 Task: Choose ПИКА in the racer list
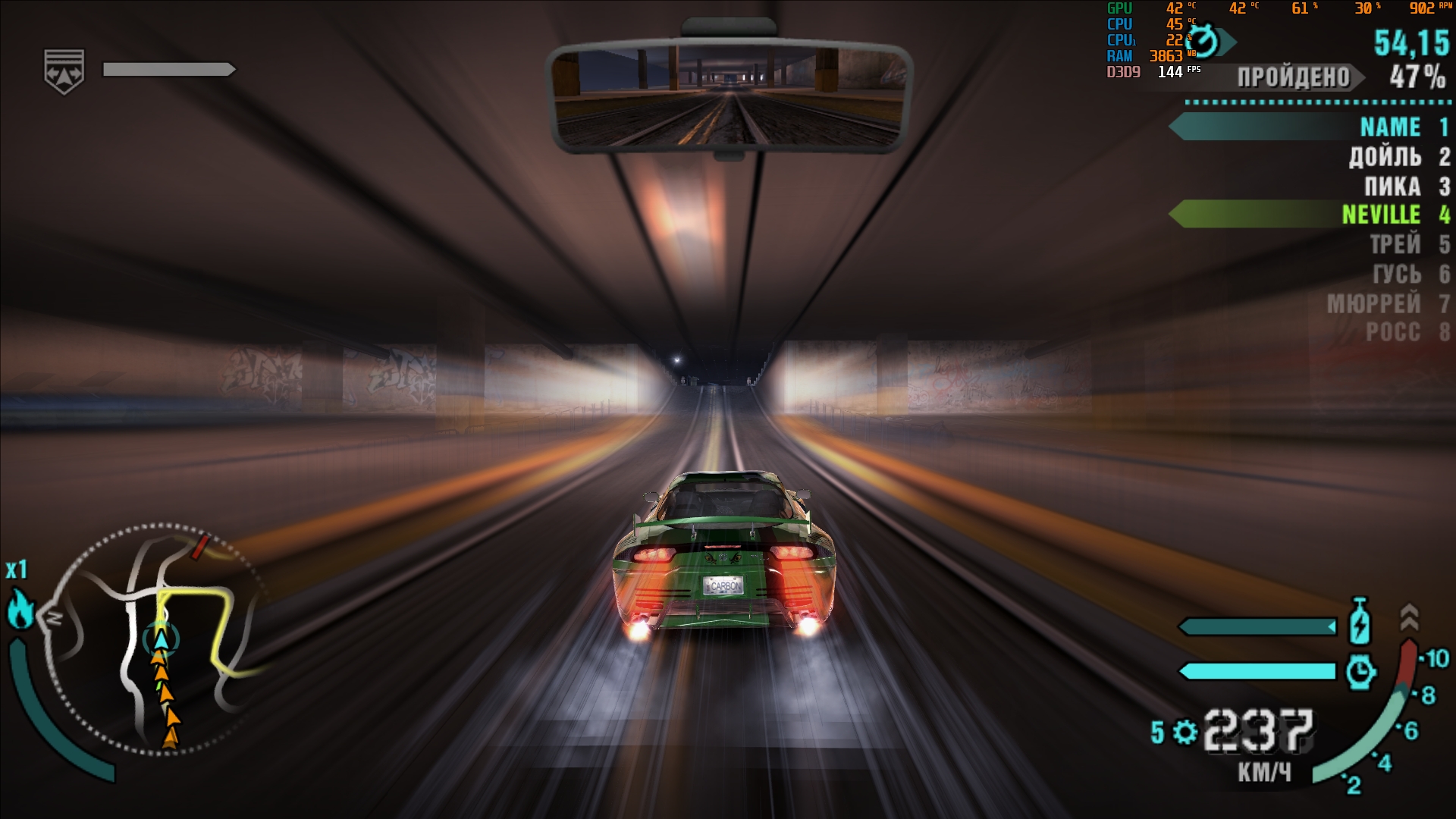1392,187
